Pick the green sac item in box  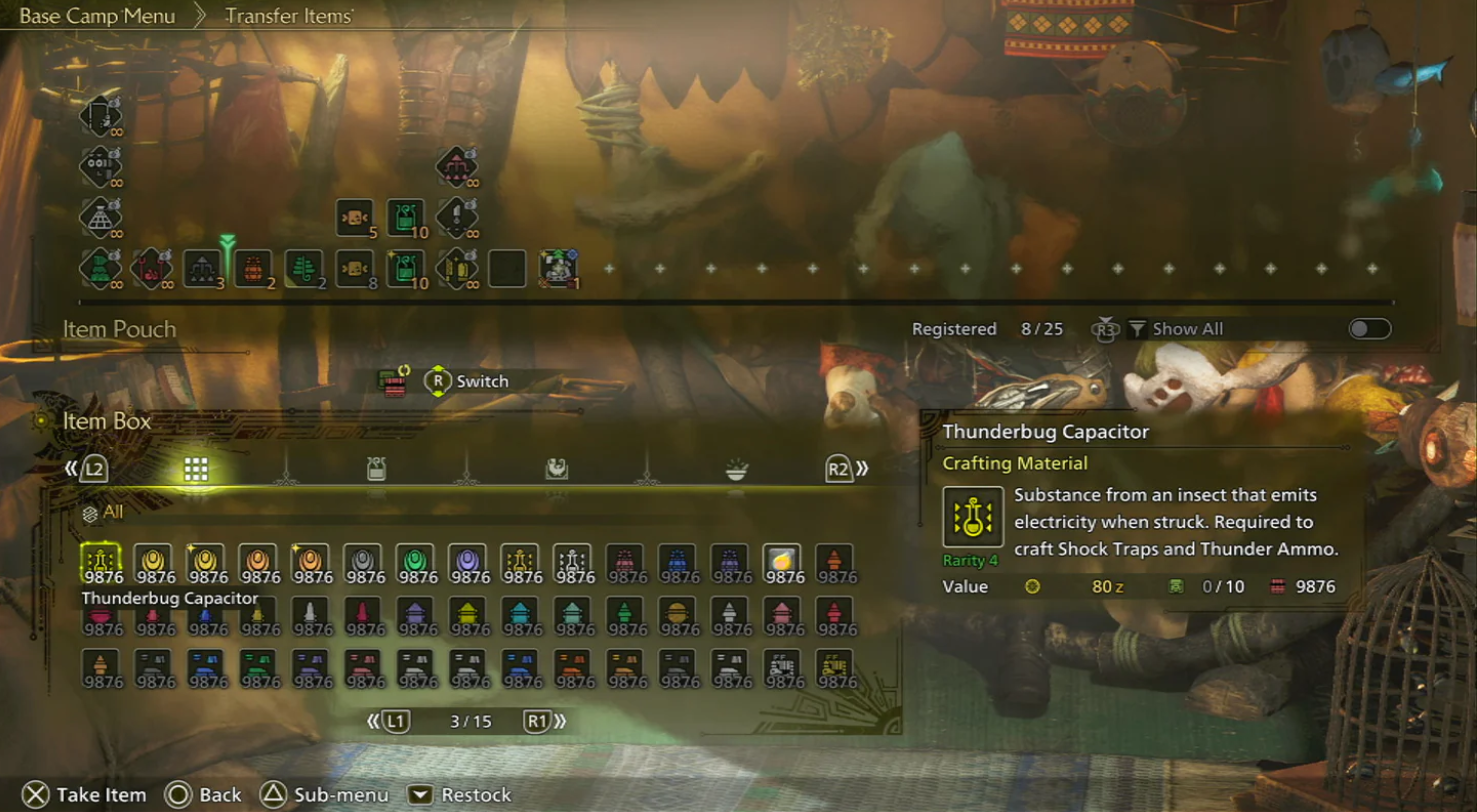pos(414,563)
